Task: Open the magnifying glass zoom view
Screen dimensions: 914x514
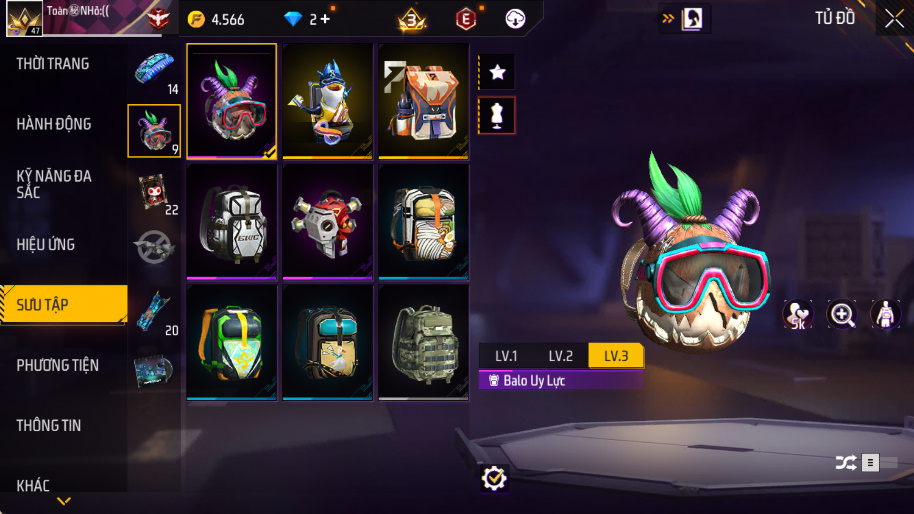Action: click(843, 315)
